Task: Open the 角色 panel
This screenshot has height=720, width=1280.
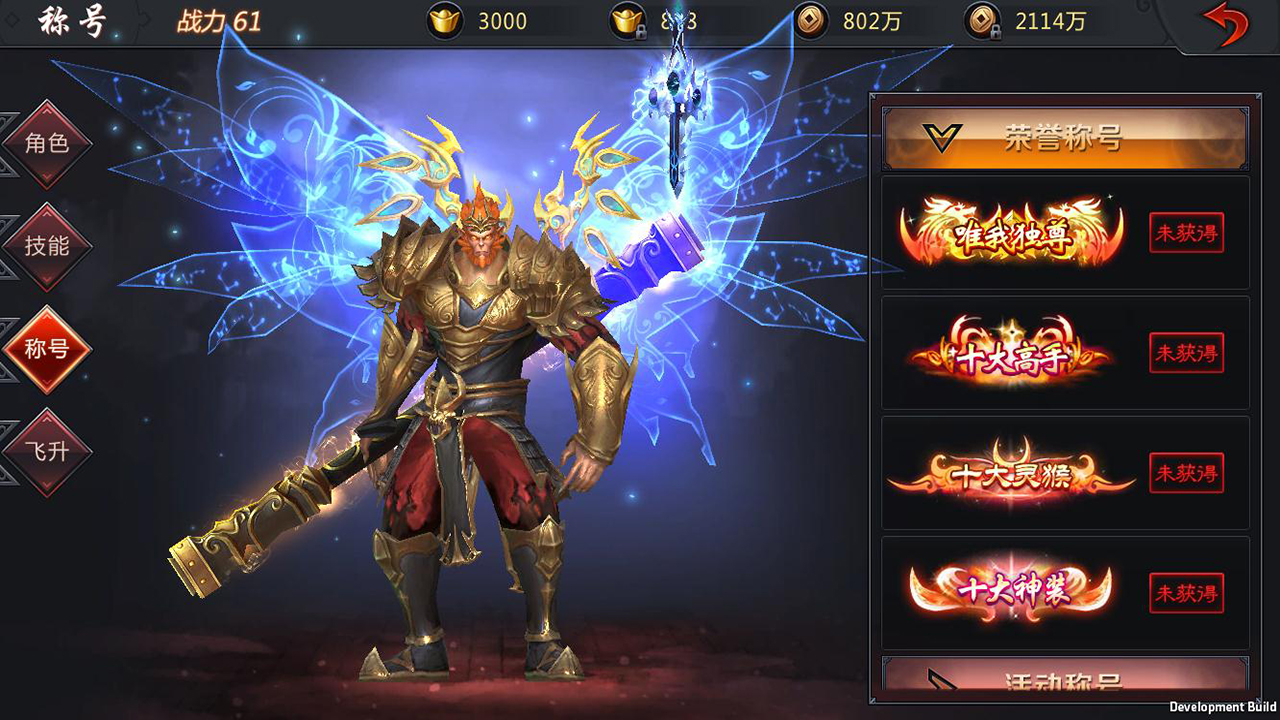Action: 47,143
